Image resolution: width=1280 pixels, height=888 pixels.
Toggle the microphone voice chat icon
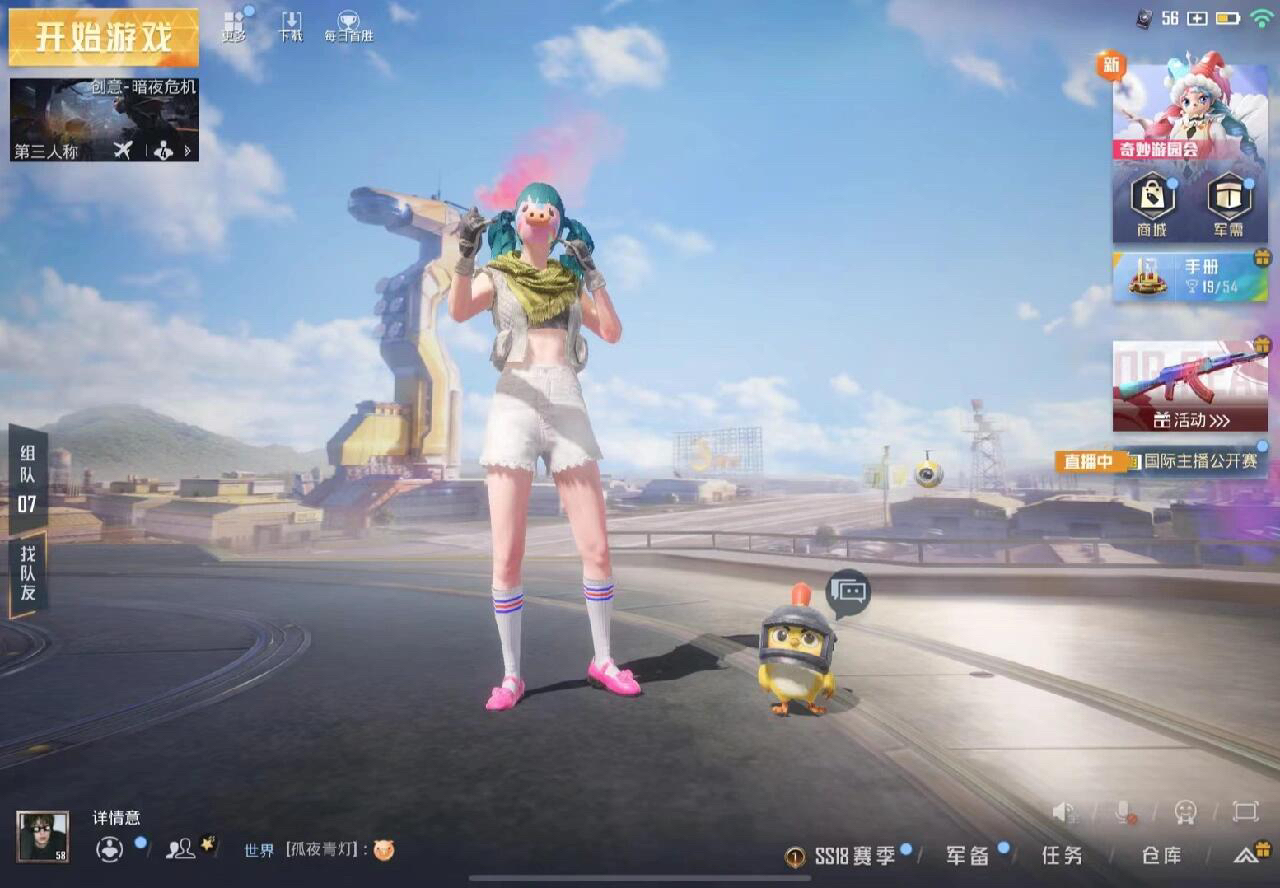click(x=1125, y=812)
